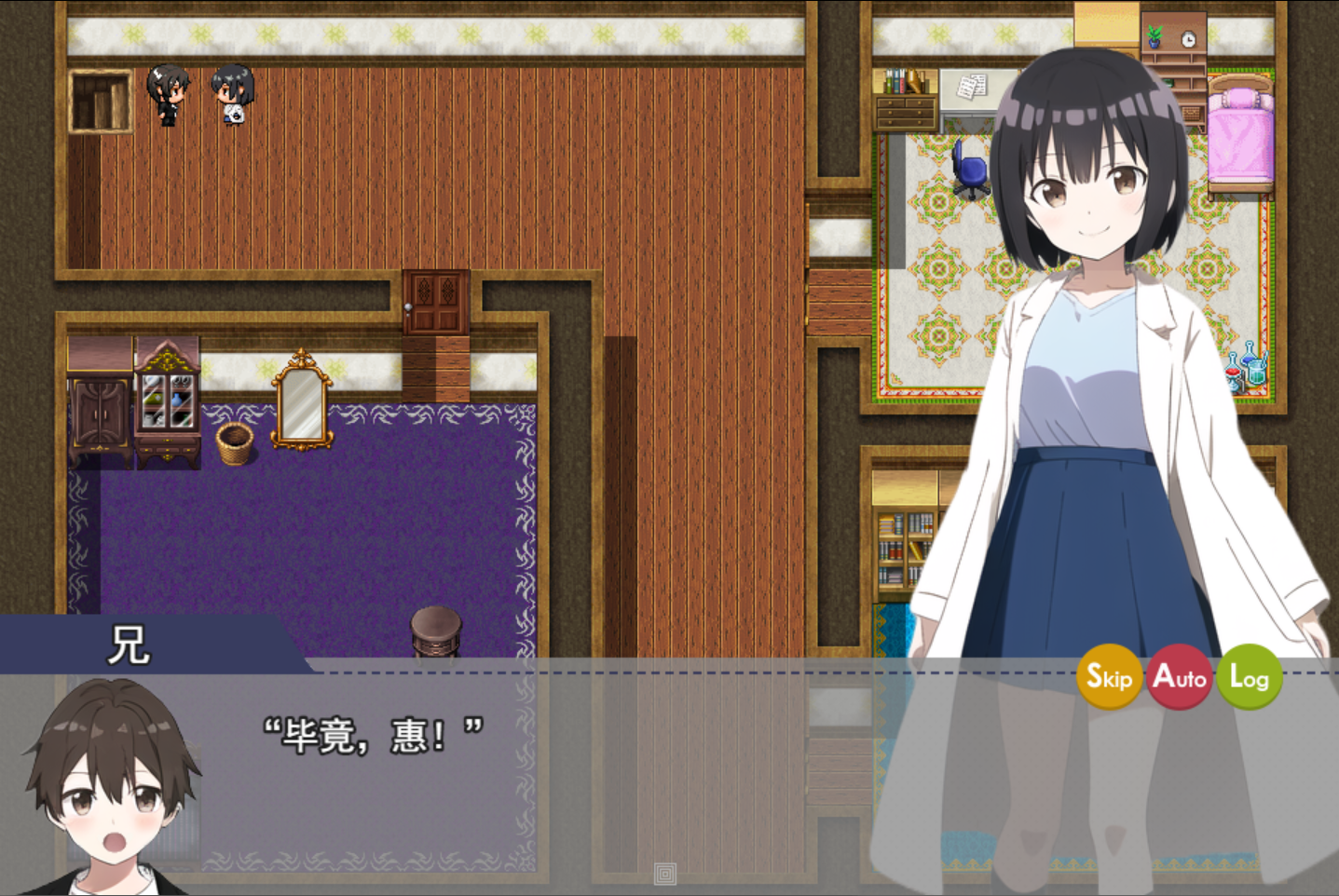The image size is (1339, 896).
Task: Click the yellow Skip button
Action: 1109,677
